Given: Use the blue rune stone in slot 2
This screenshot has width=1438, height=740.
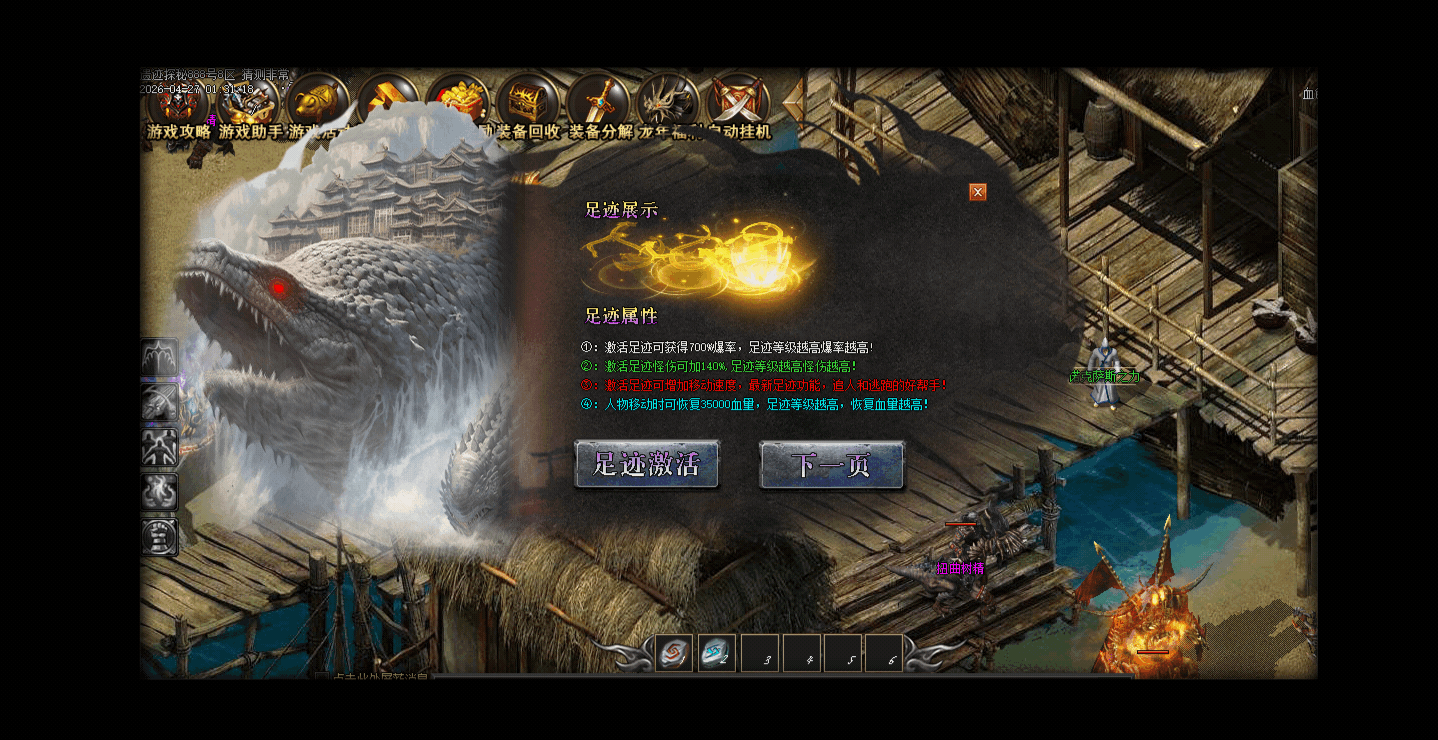Looking at the screenshot, I should pyautogui.click(x=717, y=654).
